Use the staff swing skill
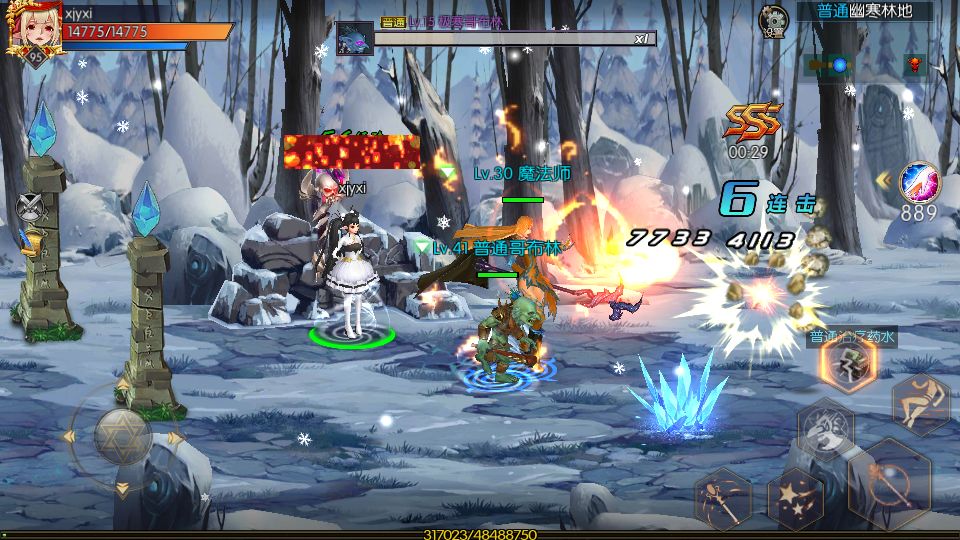This screenshot has height=540, width=960. tap(723, 497)
